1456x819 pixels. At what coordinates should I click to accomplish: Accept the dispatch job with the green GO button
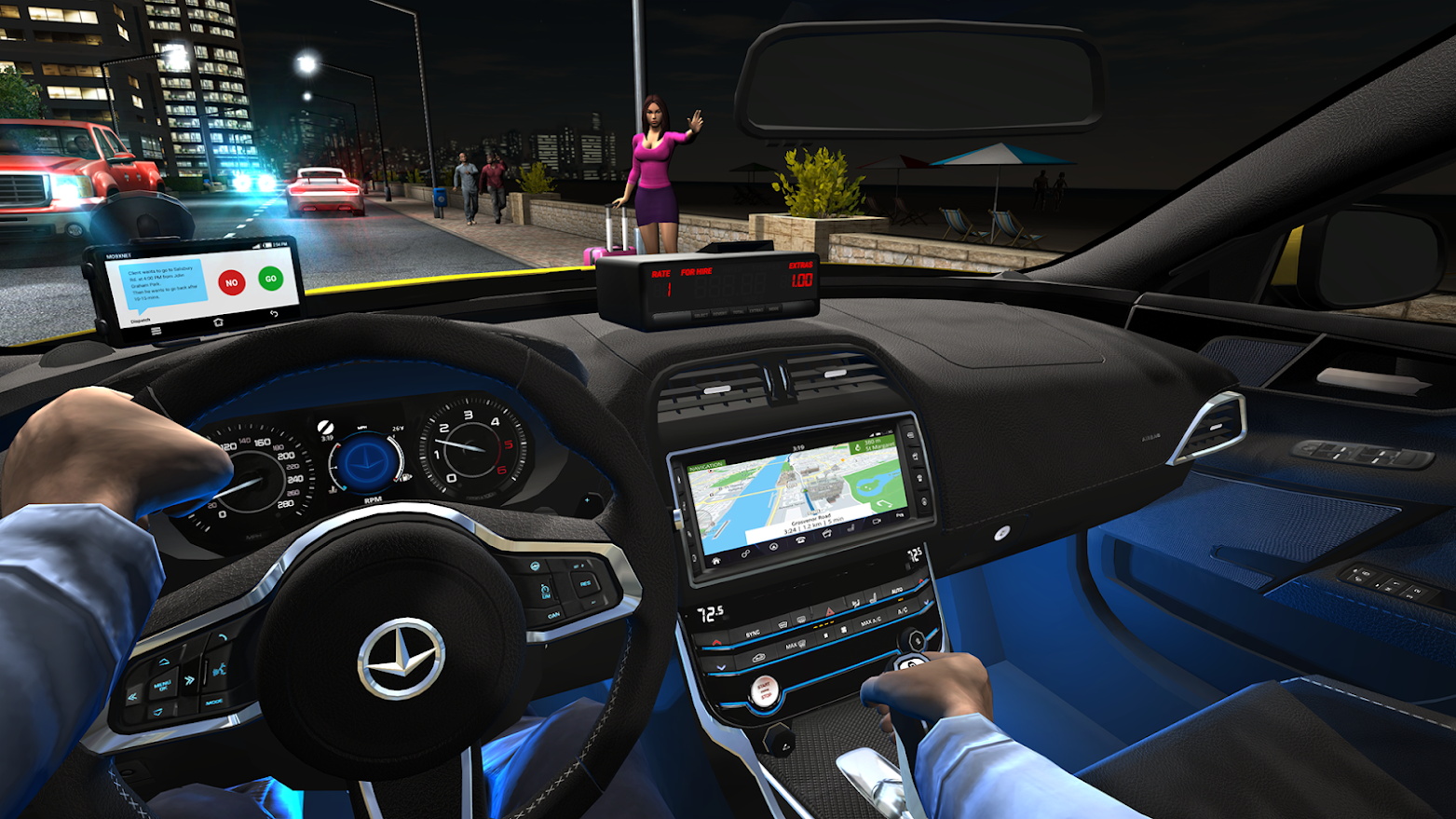pos(270,278)
